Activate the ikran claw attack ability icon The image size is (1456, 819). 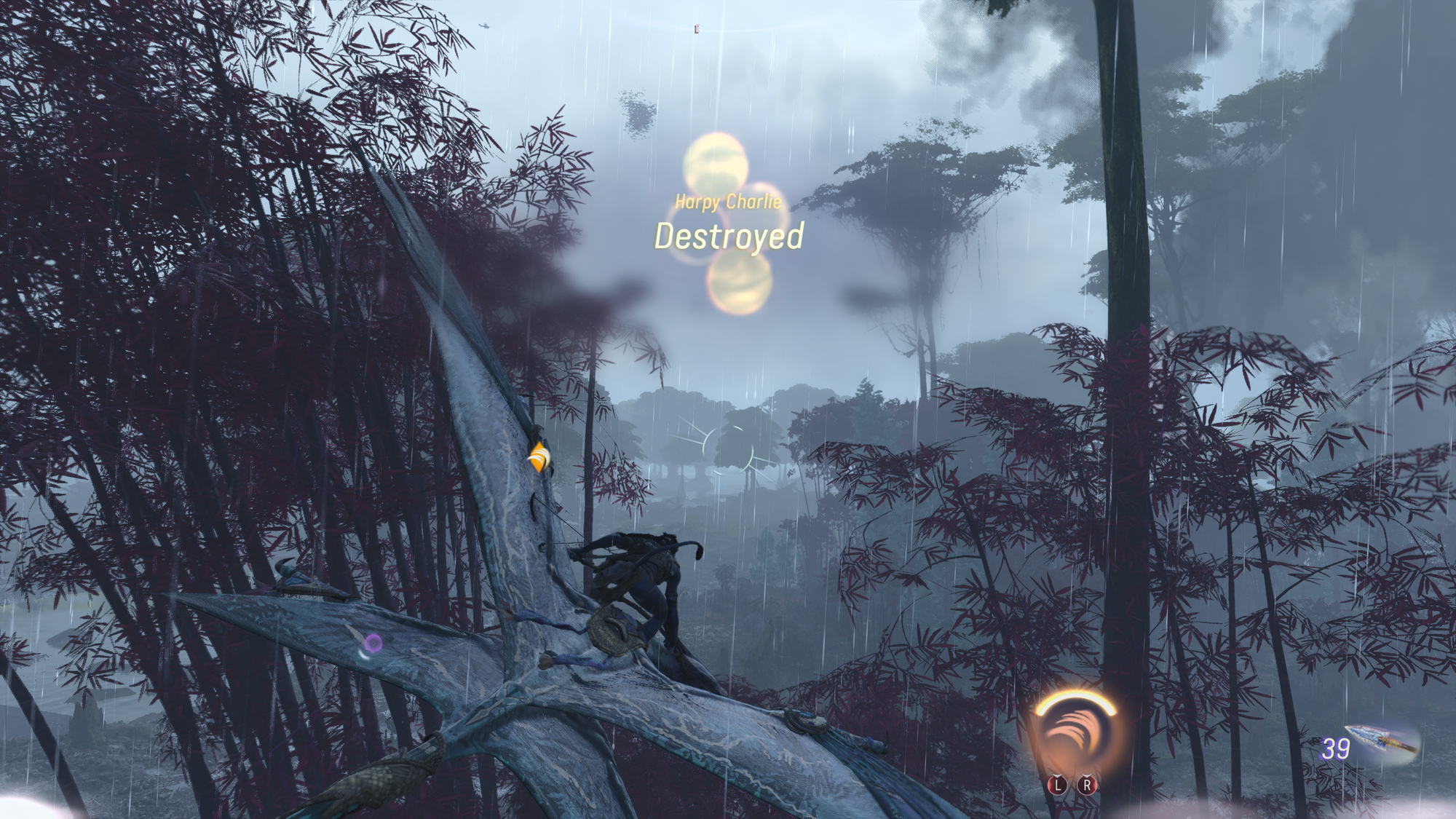pos(1075,737)
